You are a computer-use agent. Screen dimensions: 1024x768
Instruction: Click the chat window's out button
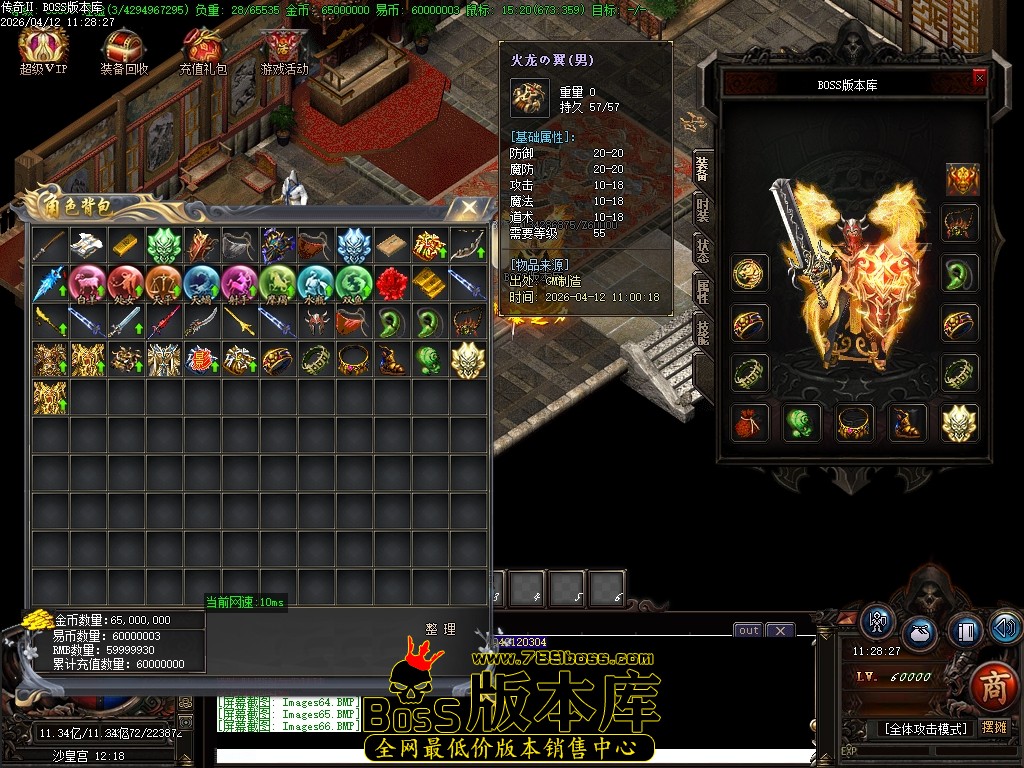(x=748, y=630)
